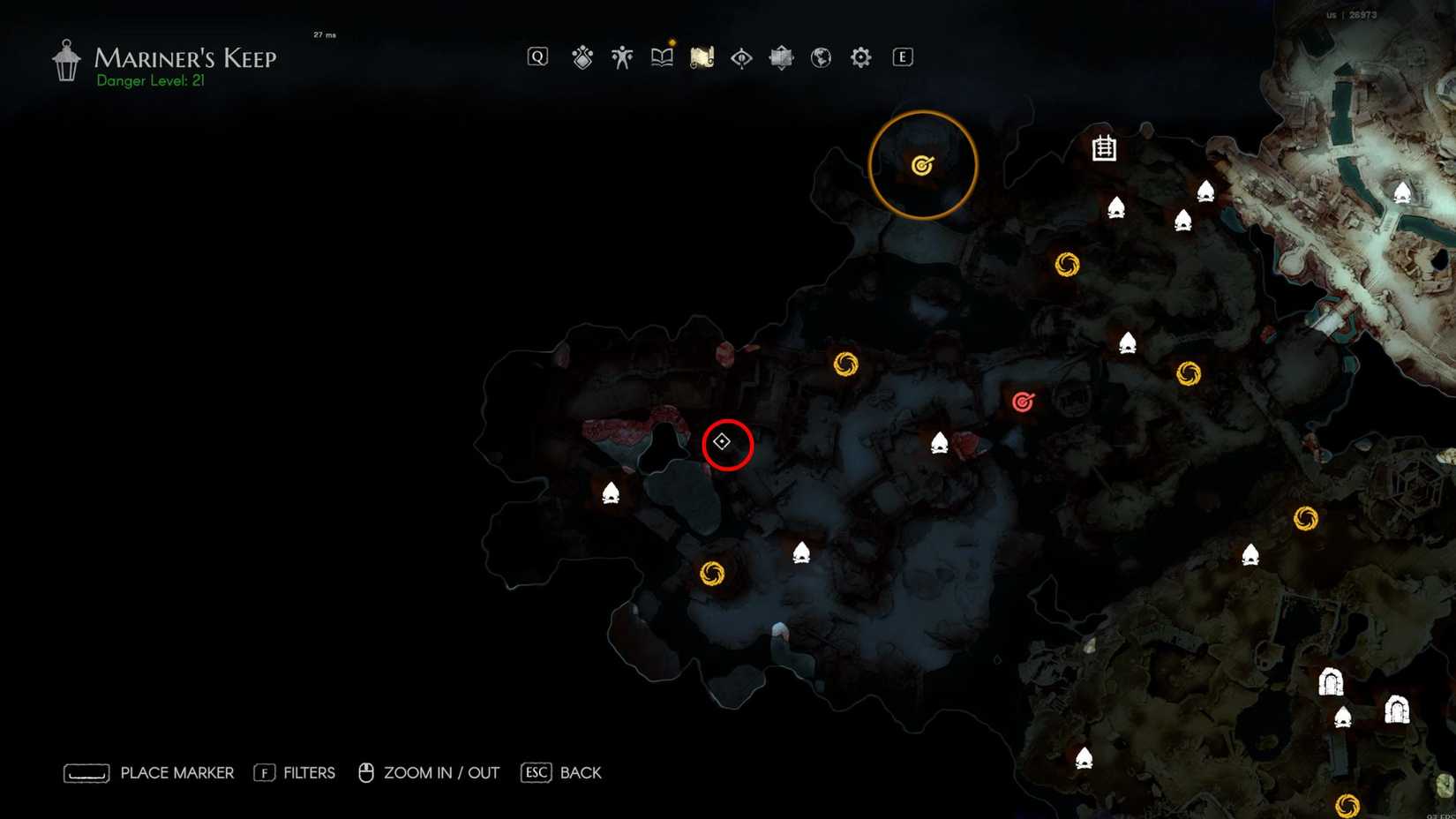Click the E interaction icon

901,56
